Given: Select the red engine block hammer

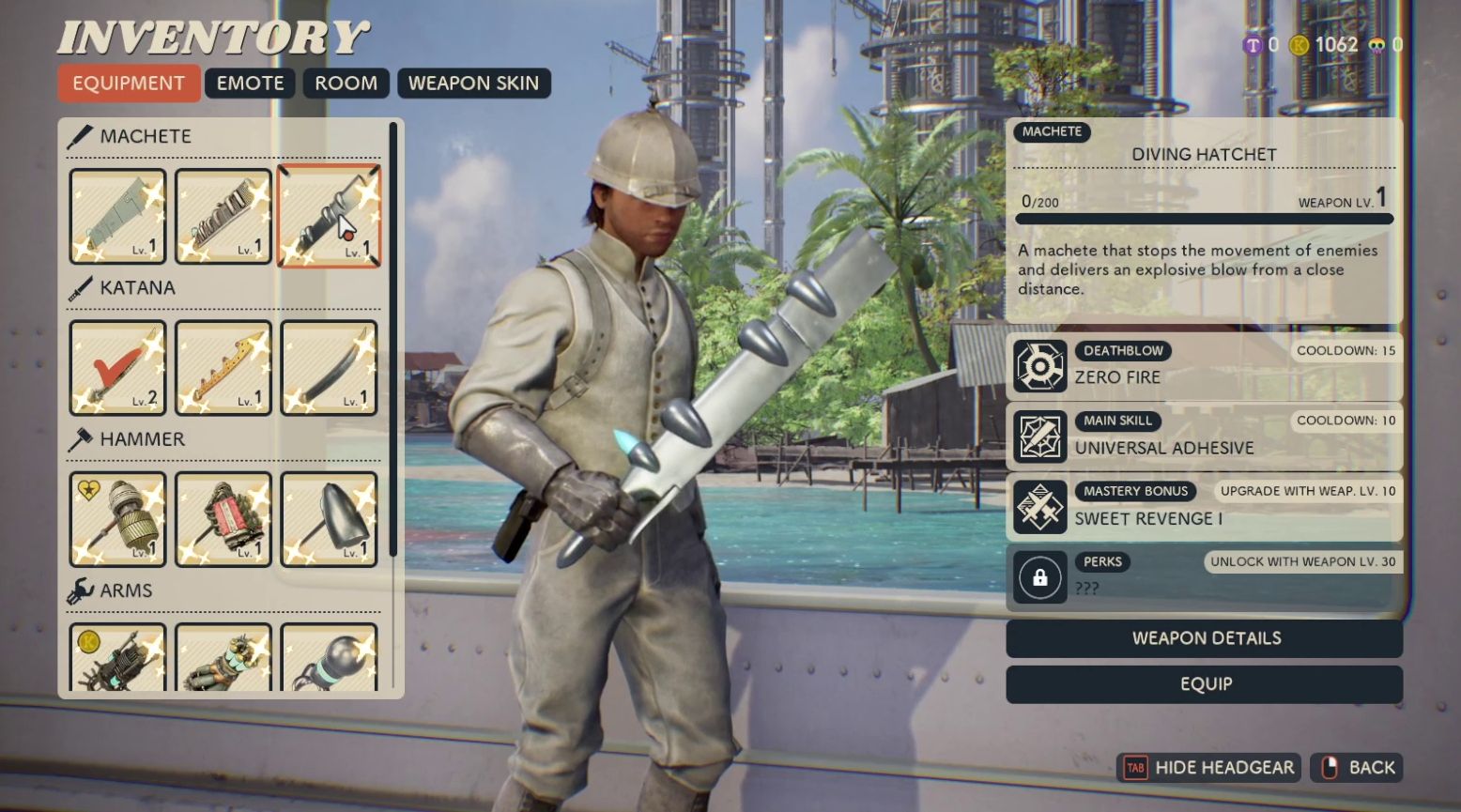Looking at the screenshot, I should click(x=223, y=519).
